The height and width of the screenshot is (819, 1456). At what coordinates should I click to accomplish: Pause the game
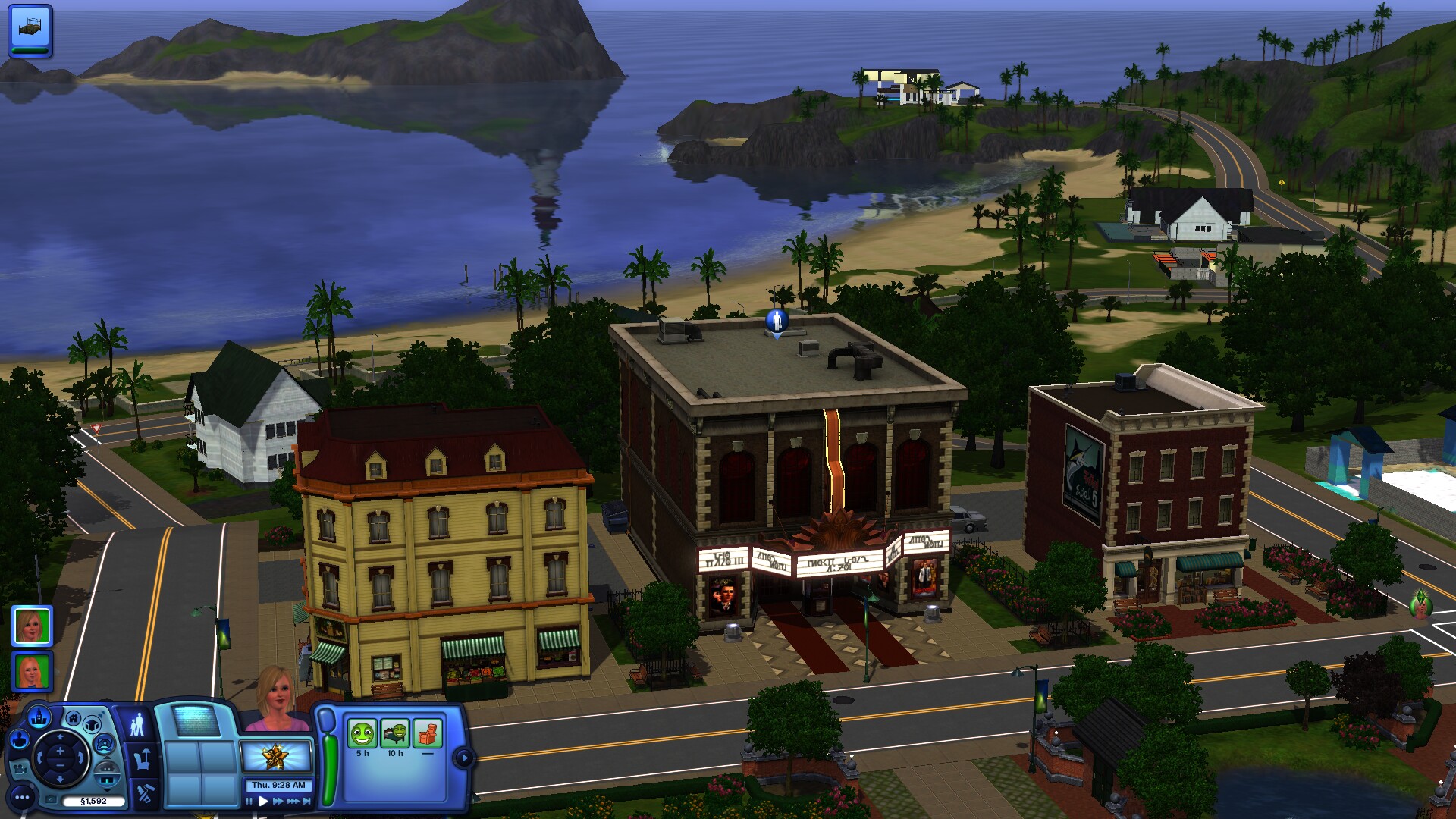tap(249, 801)
